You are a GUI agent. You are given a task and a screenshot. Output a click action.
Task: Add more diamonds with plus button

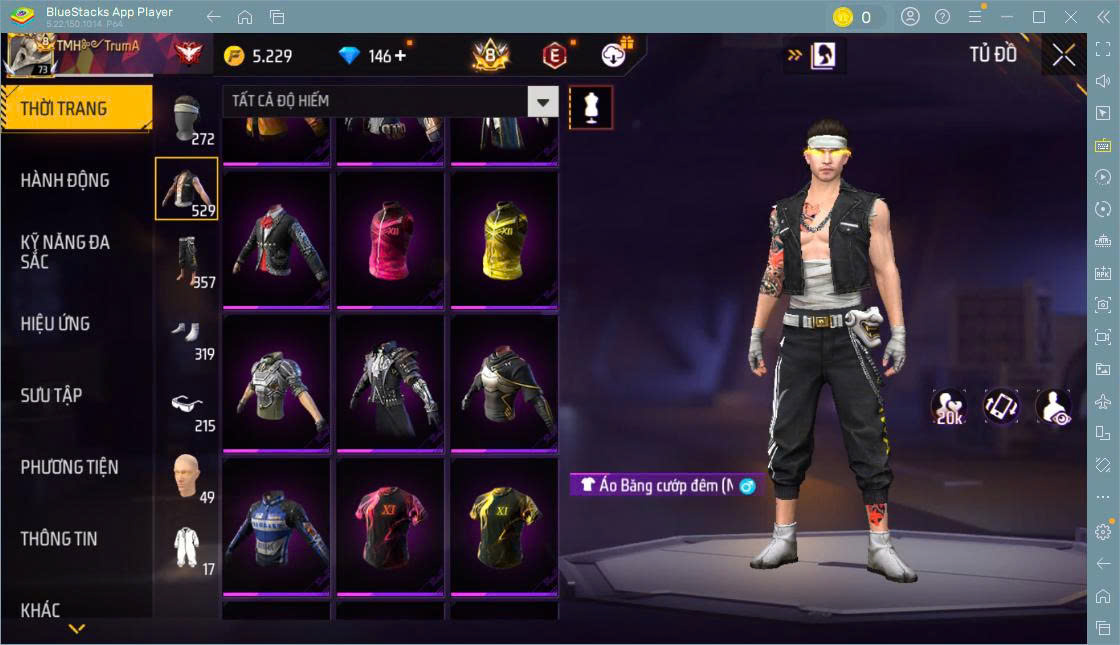pyautogui.click(x=401, y=56)
